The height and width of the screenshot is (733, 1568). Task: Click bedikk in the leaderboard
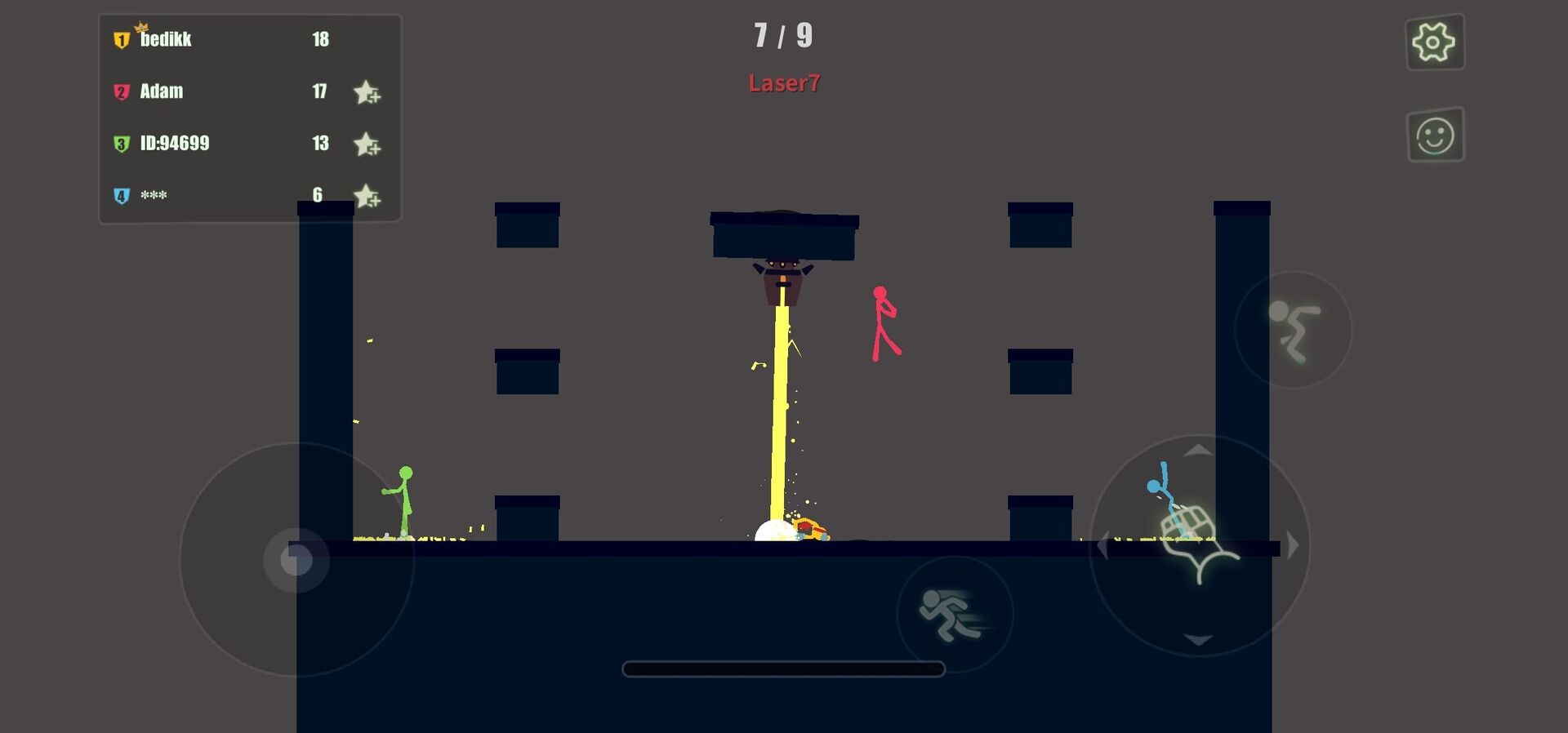tap(163, 38)
